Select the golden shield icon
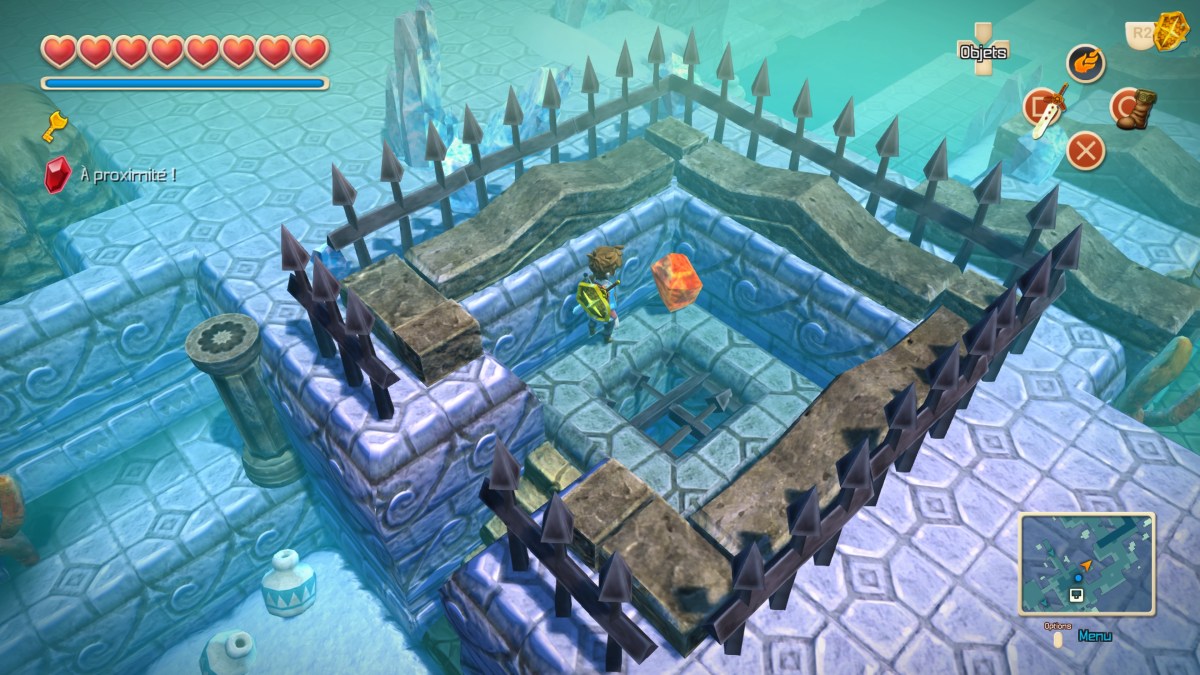 (1167, 32)
